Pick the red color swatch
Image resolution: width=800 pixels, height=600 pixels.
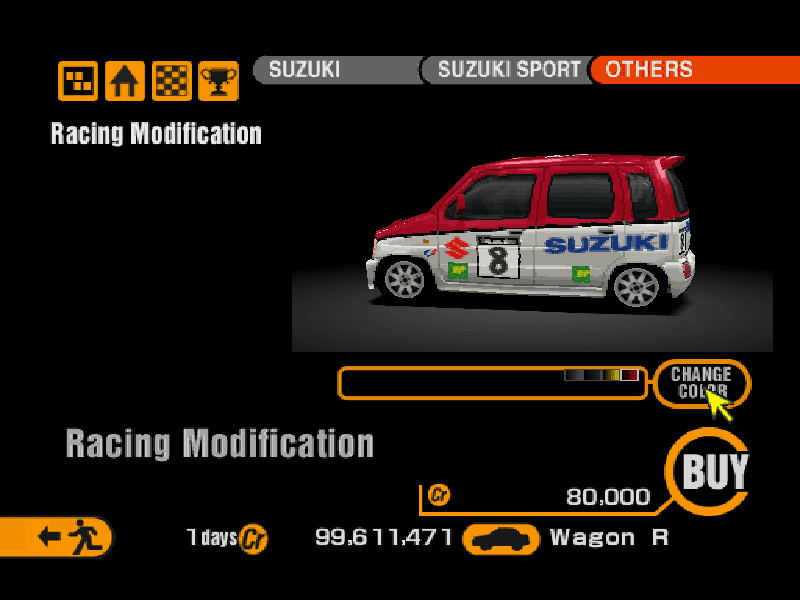click(630, 375)
